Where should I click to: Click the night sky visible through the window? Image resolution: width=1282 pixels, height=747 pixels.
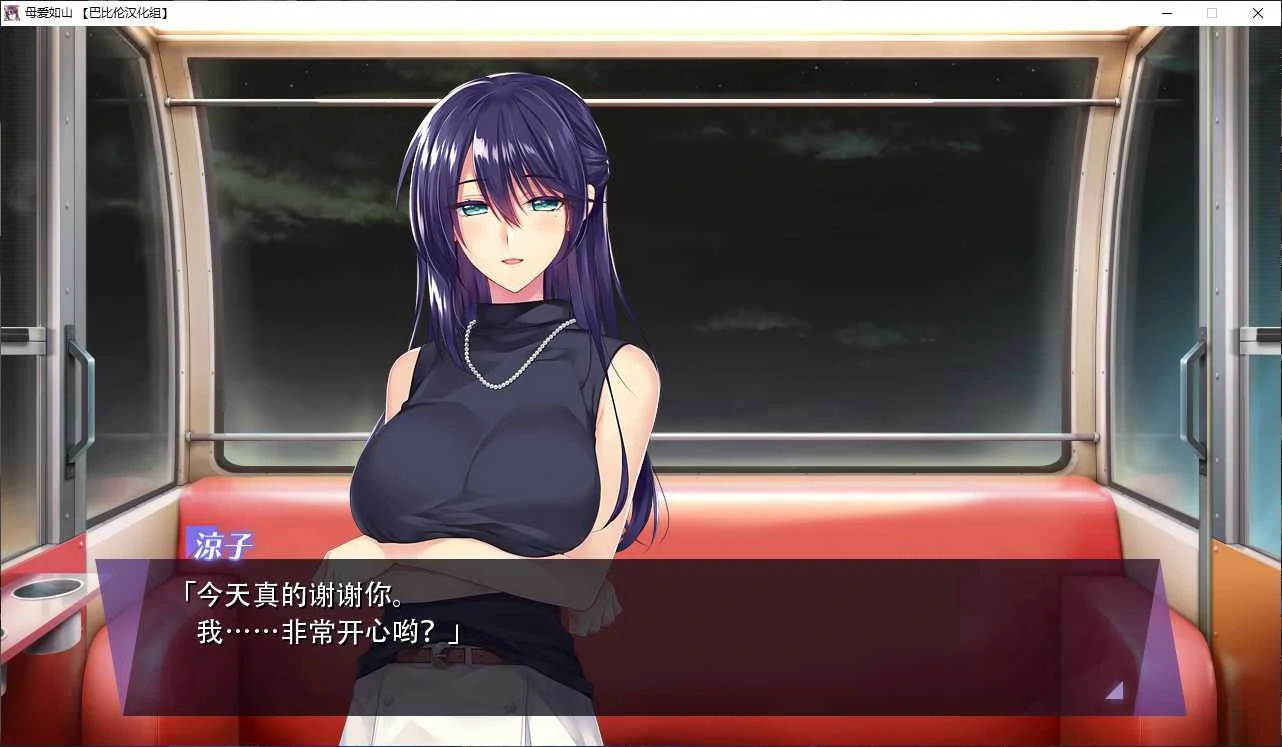pos(800,180)
